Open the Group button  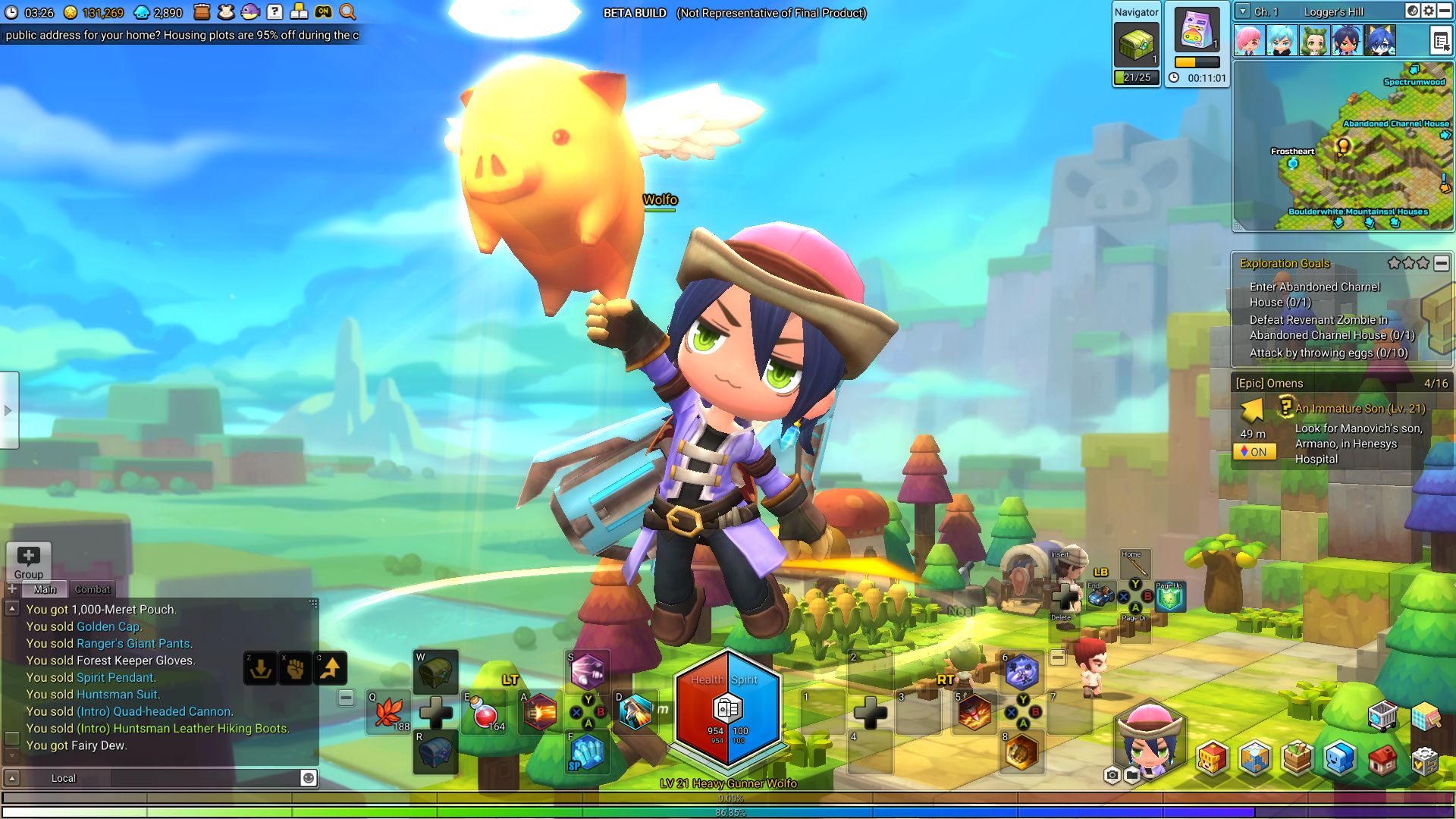(29, 562)
